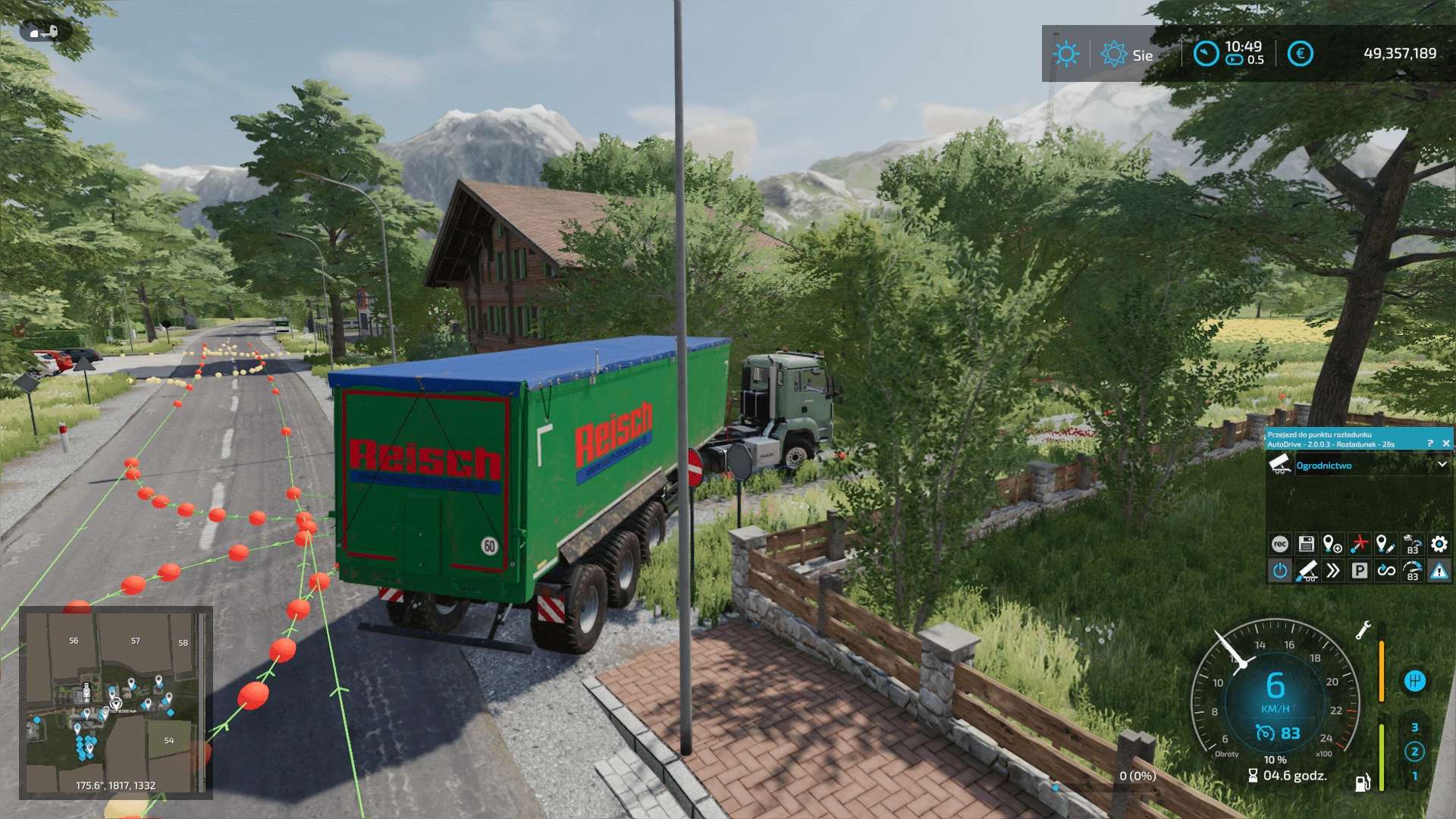Expand the Ogrodnictwo destination dropdown
The image size is (1456, 819).
coord(1442,465)
